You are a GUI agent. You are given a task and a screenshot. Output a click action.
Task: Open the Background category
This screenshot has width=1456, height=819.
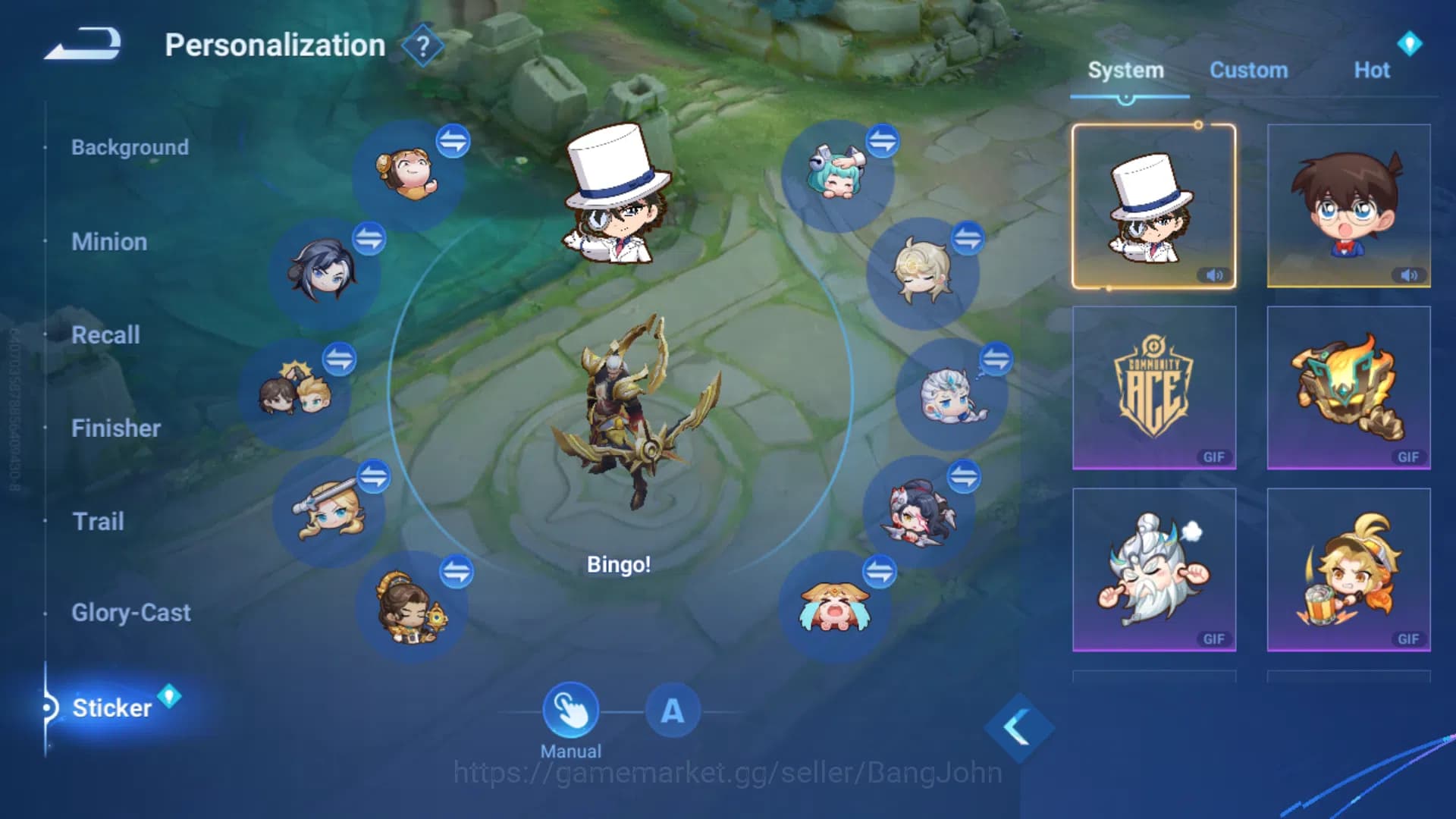click(130, 147)
